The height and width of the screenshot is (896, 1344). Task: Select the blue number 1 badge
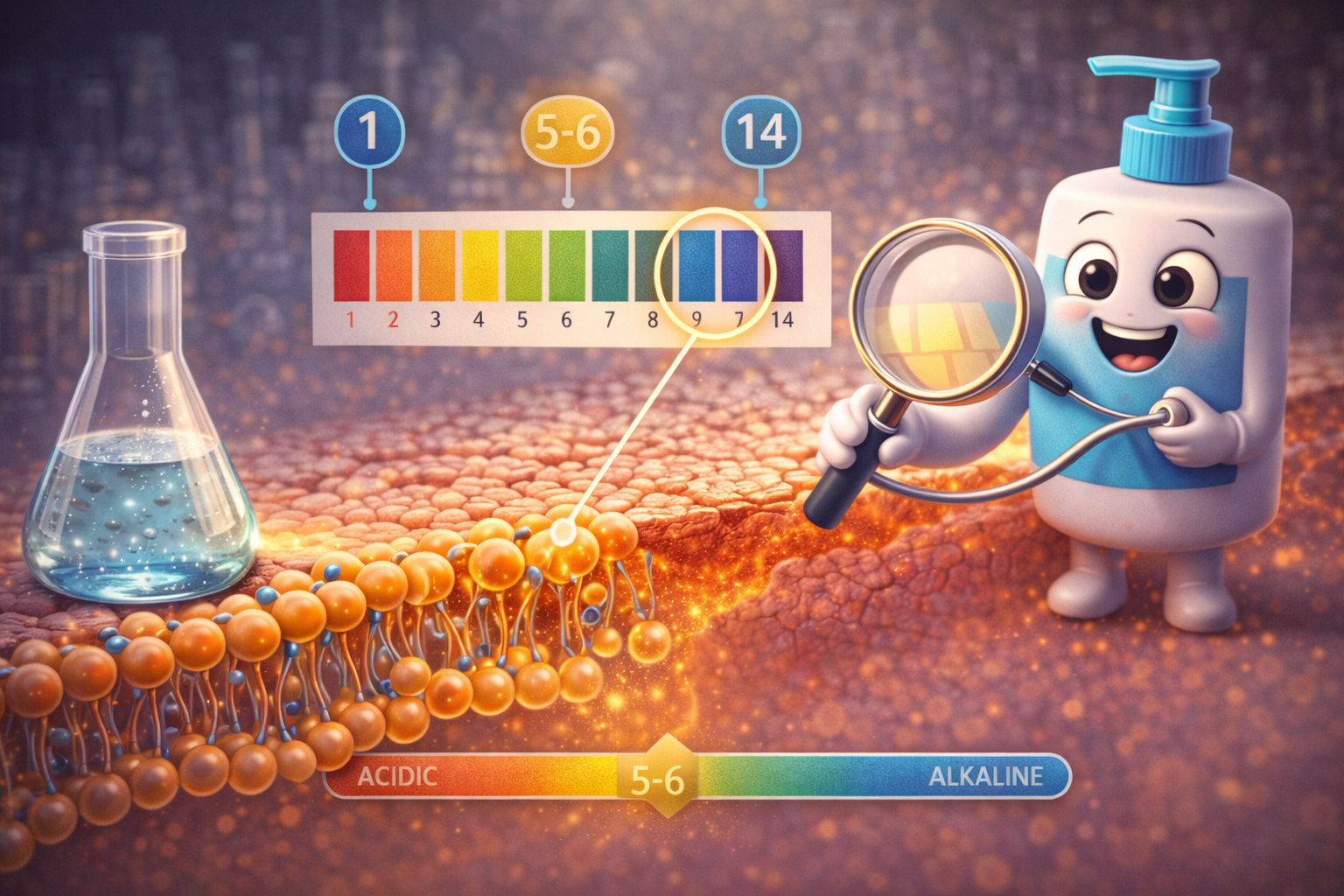click(369, 132)
